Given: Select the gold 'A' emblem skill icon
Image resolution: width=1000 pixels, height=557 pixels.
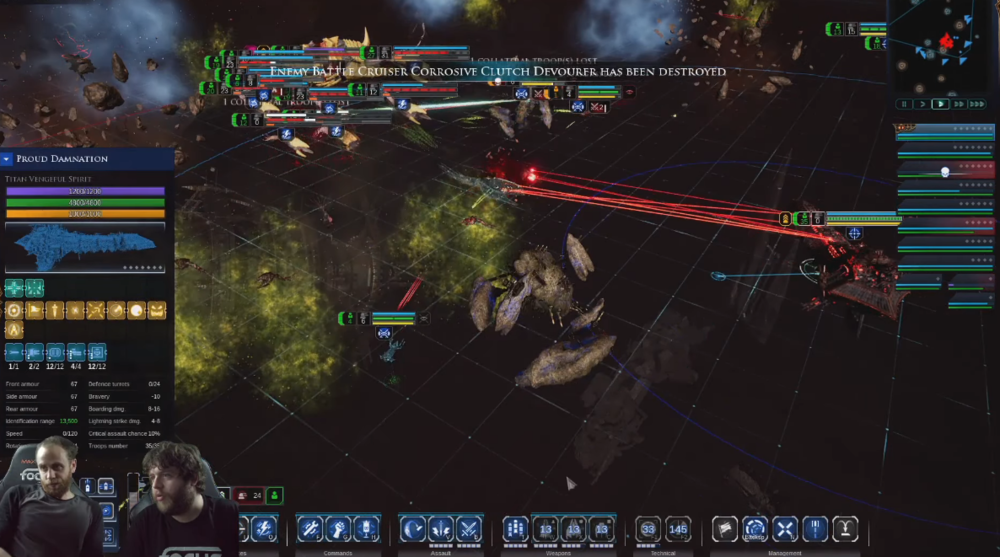Looking at the screenshot, I should tap(15, 330).
